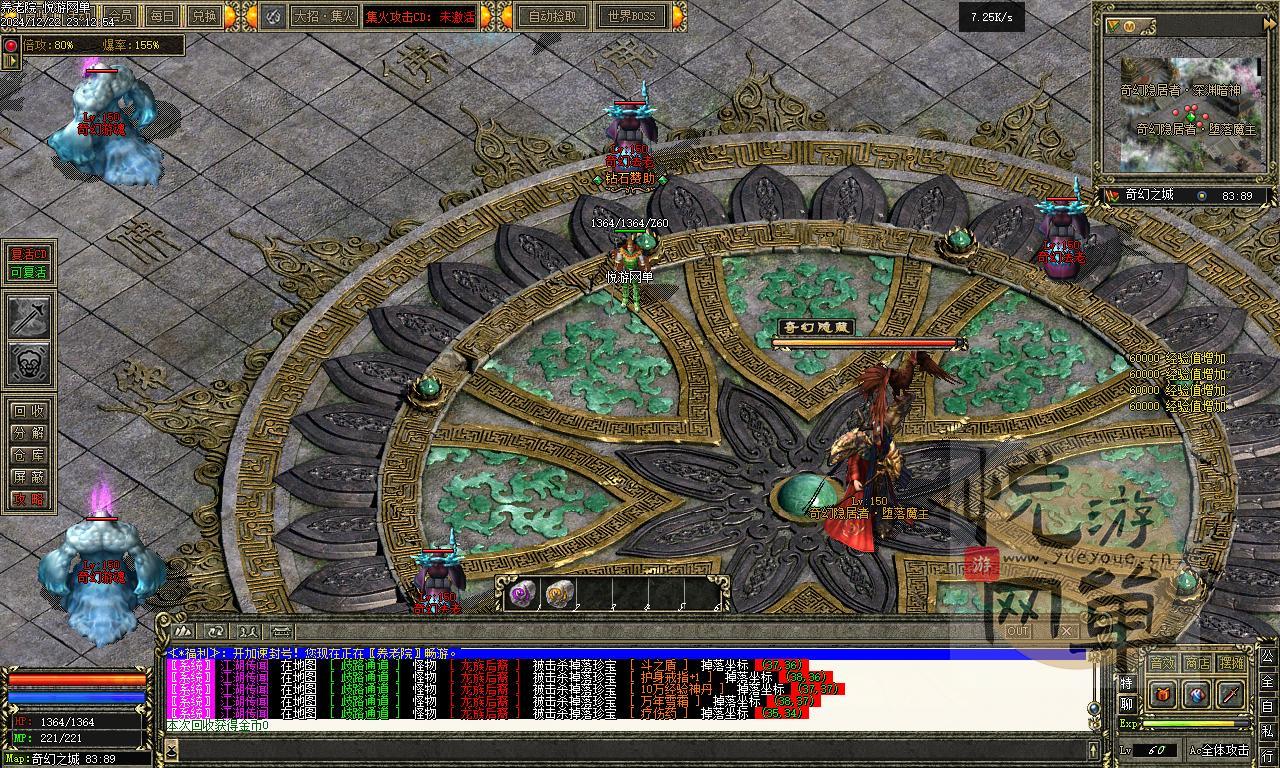Open the 摆摊 stall button
1280x768 pixels.
point(1232,663)
